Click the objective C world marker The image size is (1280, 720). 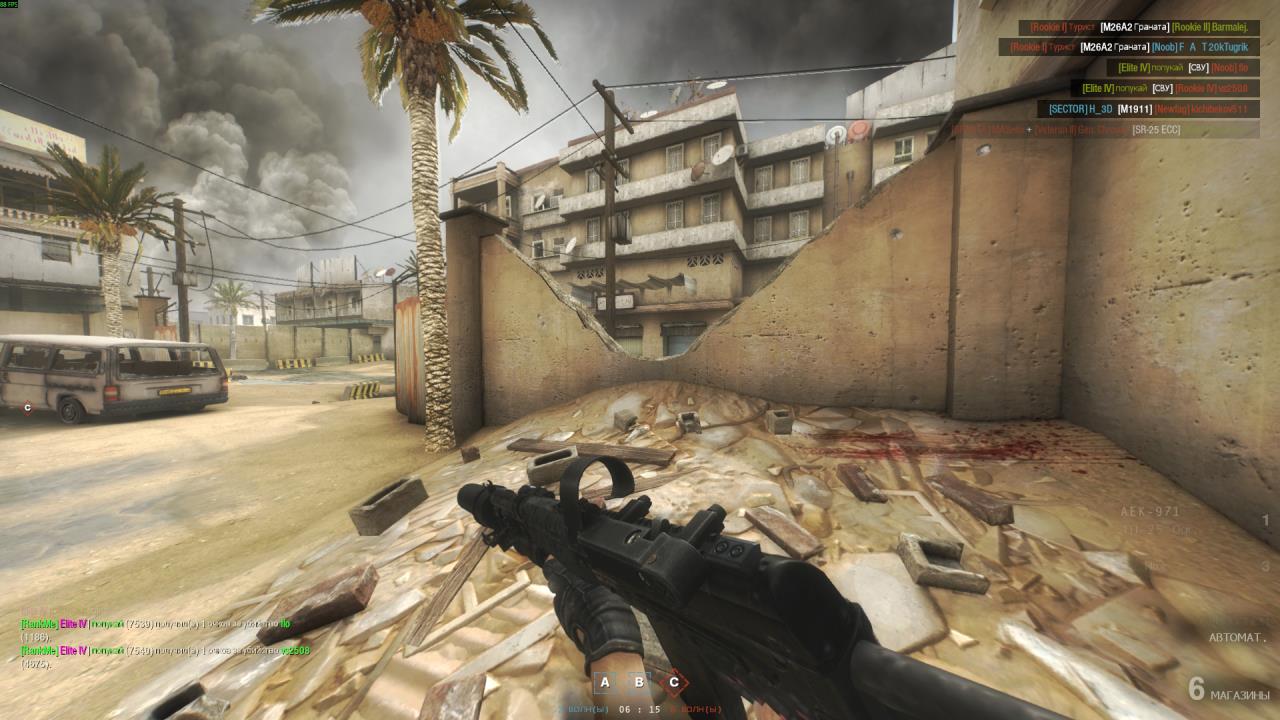(28, 407)
